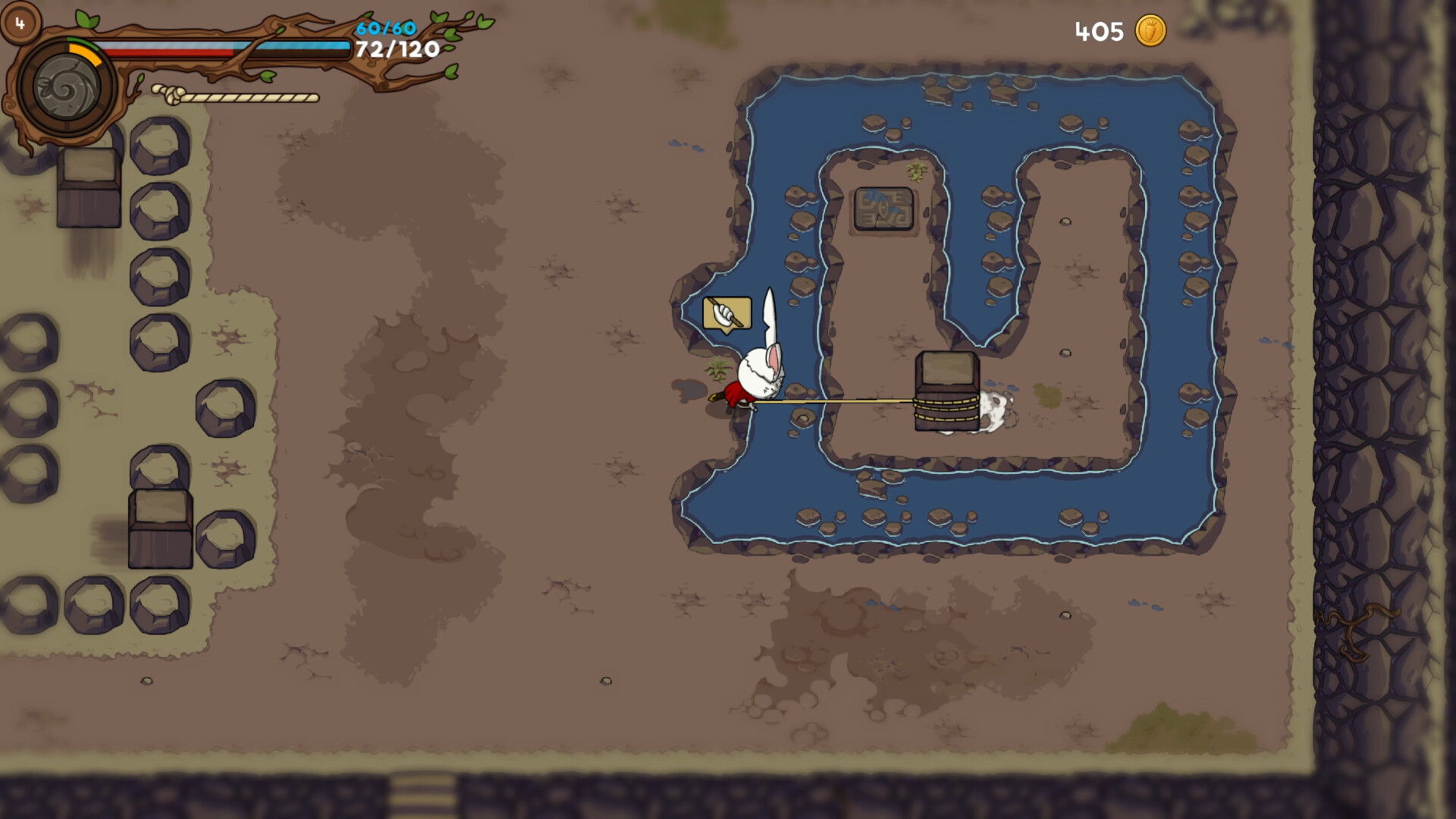Viewport: 1456px width, 819px height.
Task: Click the bone knot at the rope meter's end
Action: coord(170,93)
